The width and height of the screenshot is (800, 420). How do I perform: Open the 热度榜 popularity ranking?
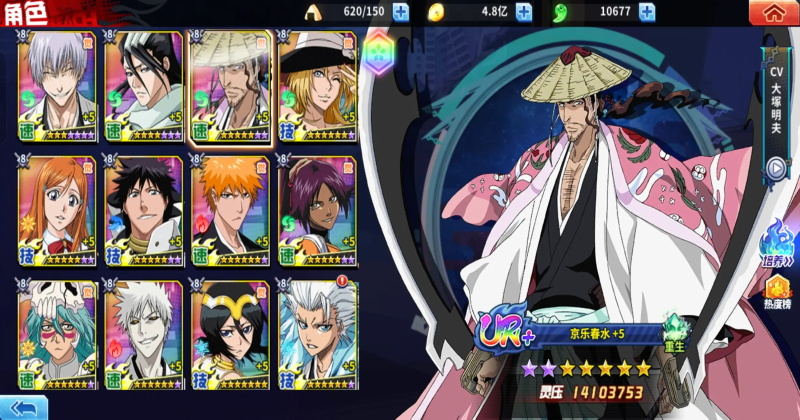[776, 295]
